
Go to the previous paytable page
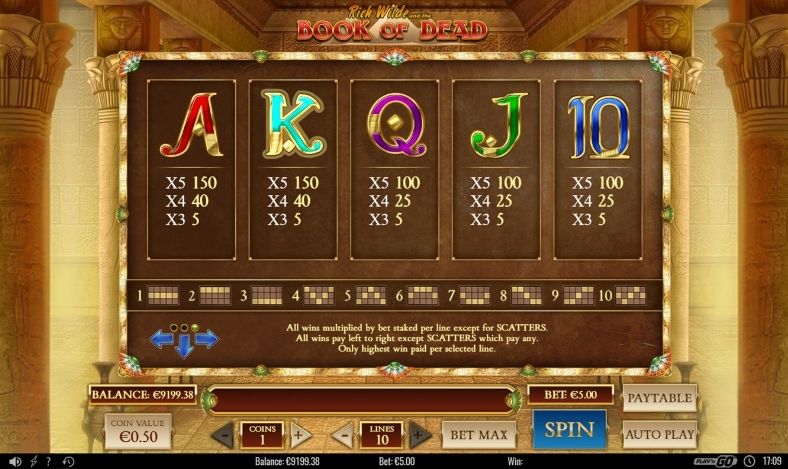click(161, 340)
